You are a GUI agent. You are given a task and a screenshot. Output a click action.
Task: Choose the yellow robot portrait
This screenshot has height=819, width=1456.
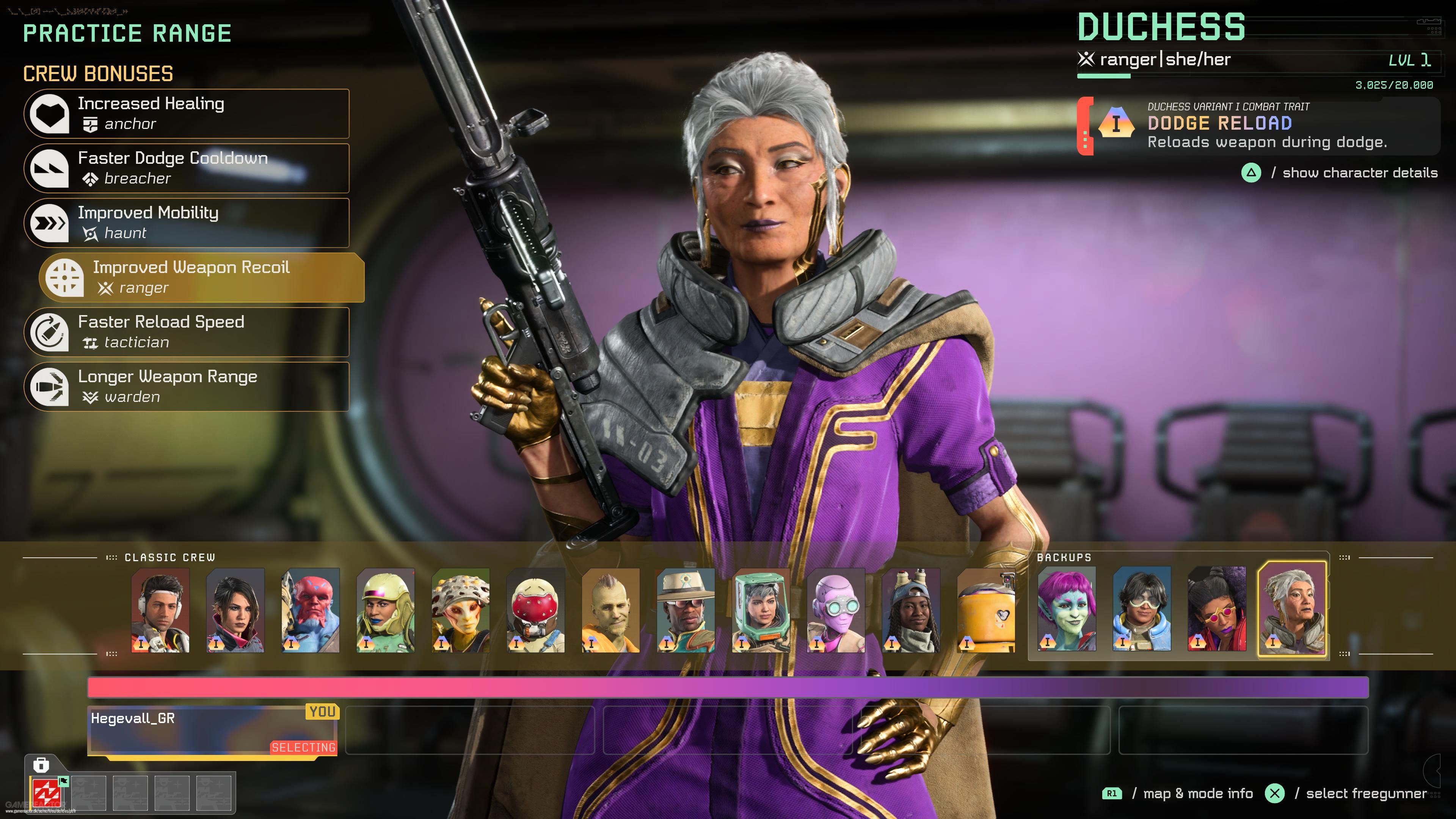point(986,610)
